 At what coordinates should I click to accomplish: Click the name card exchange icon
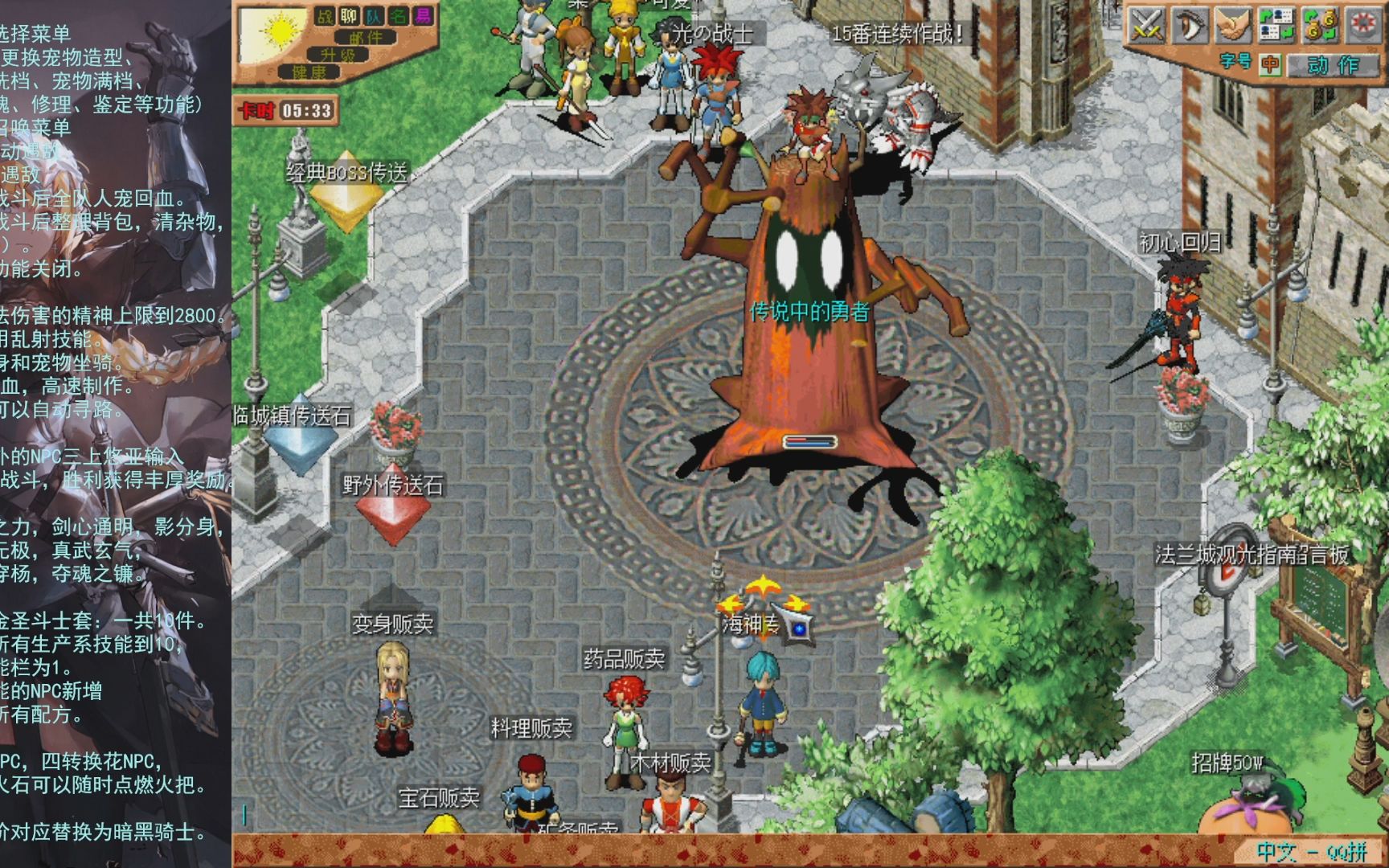(x=1276, y=25)
